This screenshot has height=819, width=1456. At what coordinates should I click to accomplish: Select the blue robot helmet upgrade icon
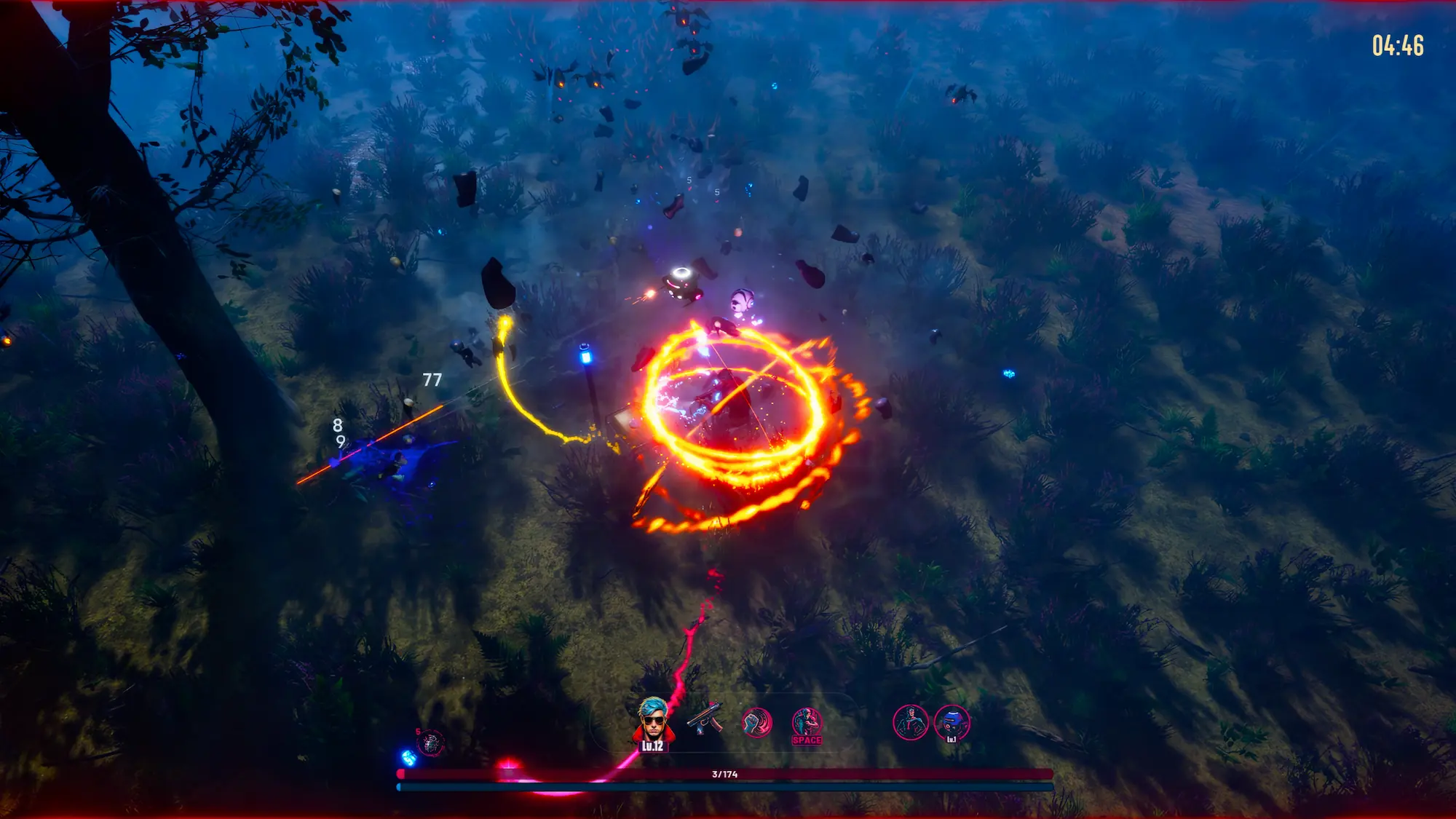(x=951, y=723)
